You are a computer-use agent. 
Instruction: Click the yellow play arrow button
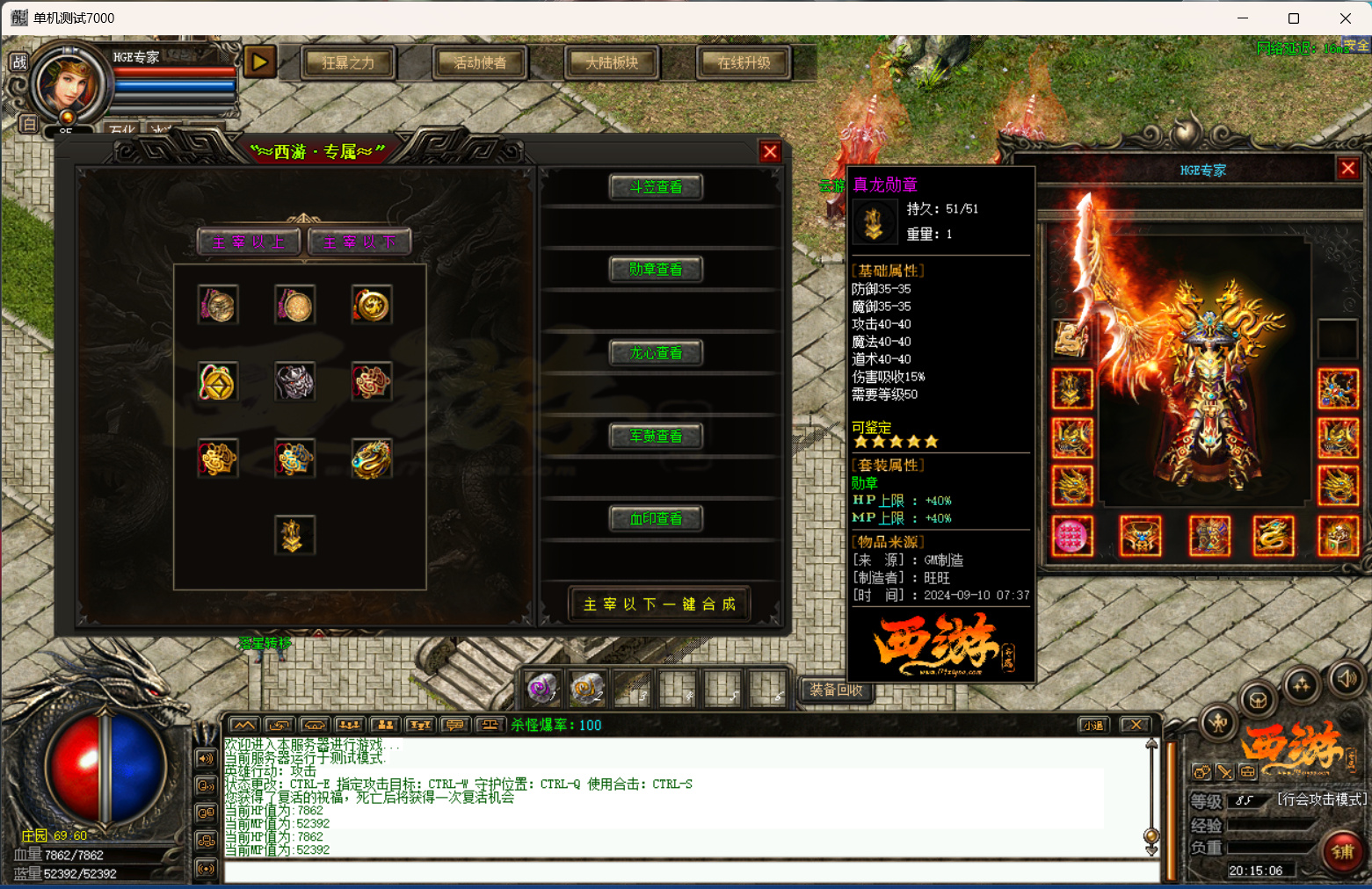click(x=259, y=62)
